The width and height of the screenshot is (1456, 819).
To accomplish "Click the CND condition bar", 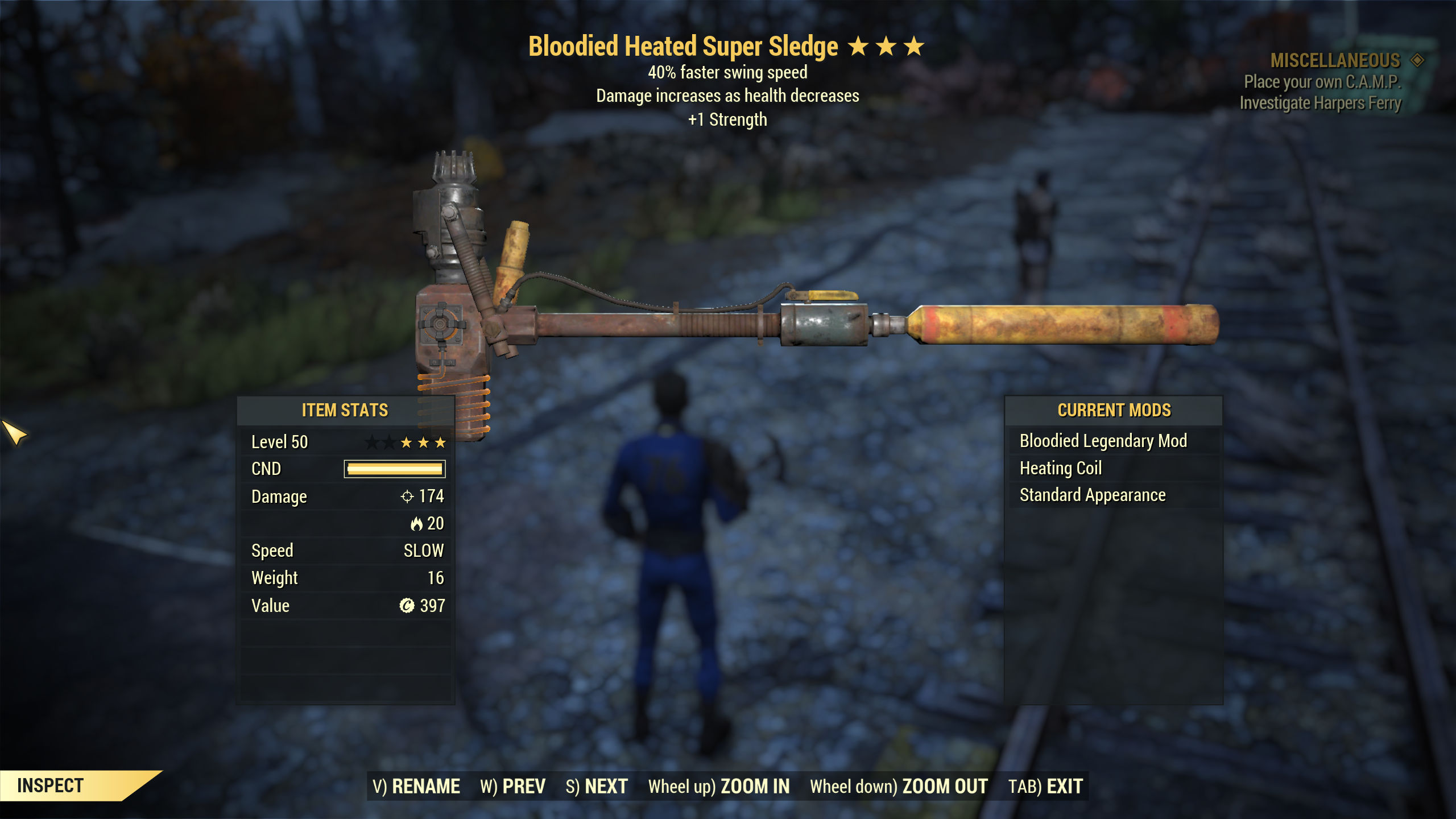I will [x=394, y=469].
